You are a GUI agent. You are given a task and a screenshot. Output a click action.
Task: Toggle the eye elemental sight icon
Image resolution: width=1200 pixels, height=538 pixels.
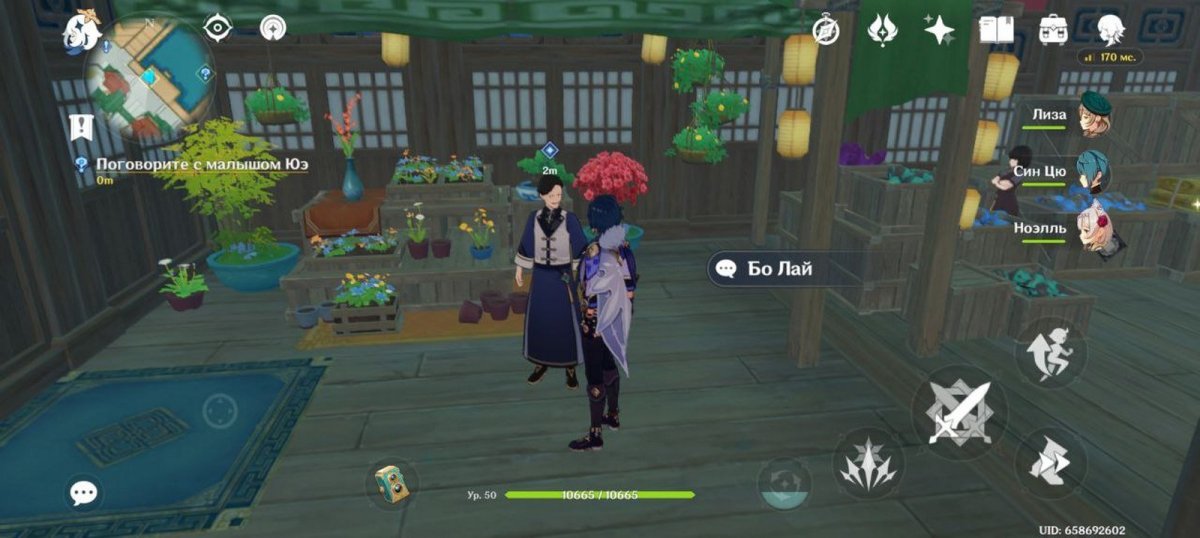[x=217, y=28]
